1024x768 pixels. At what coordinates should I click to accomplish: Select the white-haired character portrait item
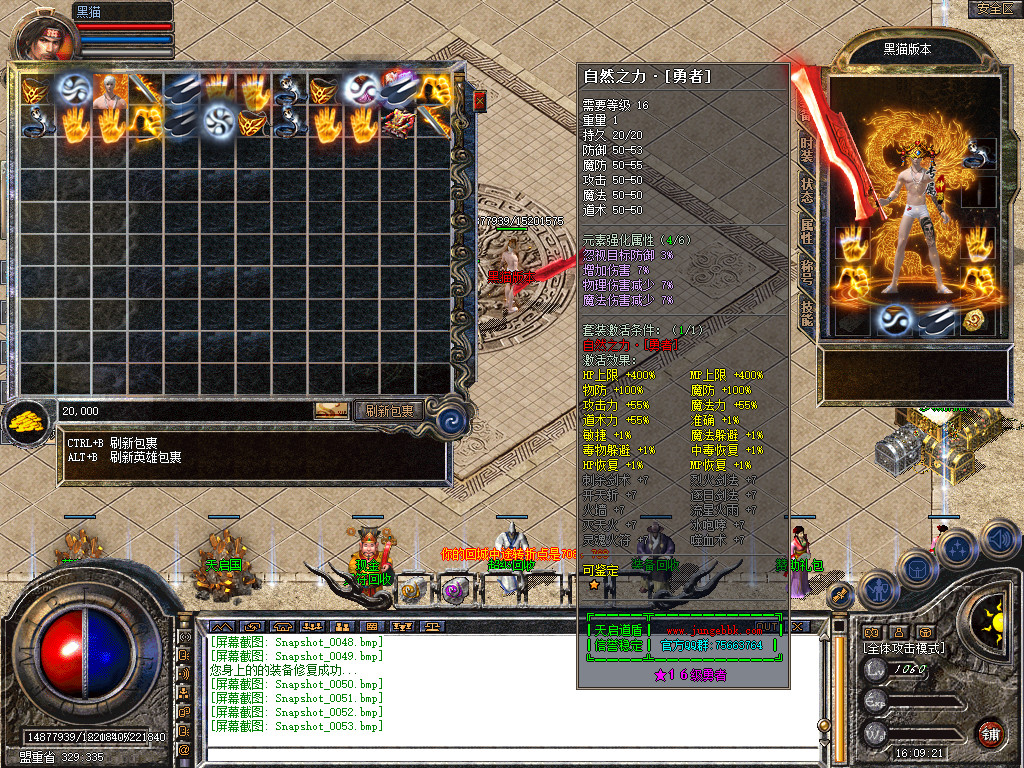109,89
